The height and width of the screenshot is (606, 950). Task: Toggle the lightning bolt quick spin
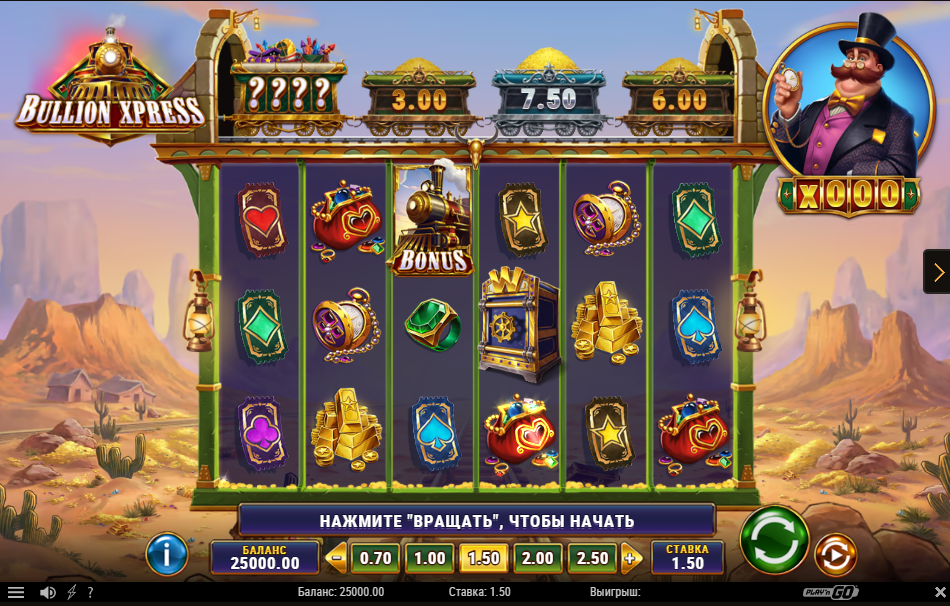tap(71, 592)
